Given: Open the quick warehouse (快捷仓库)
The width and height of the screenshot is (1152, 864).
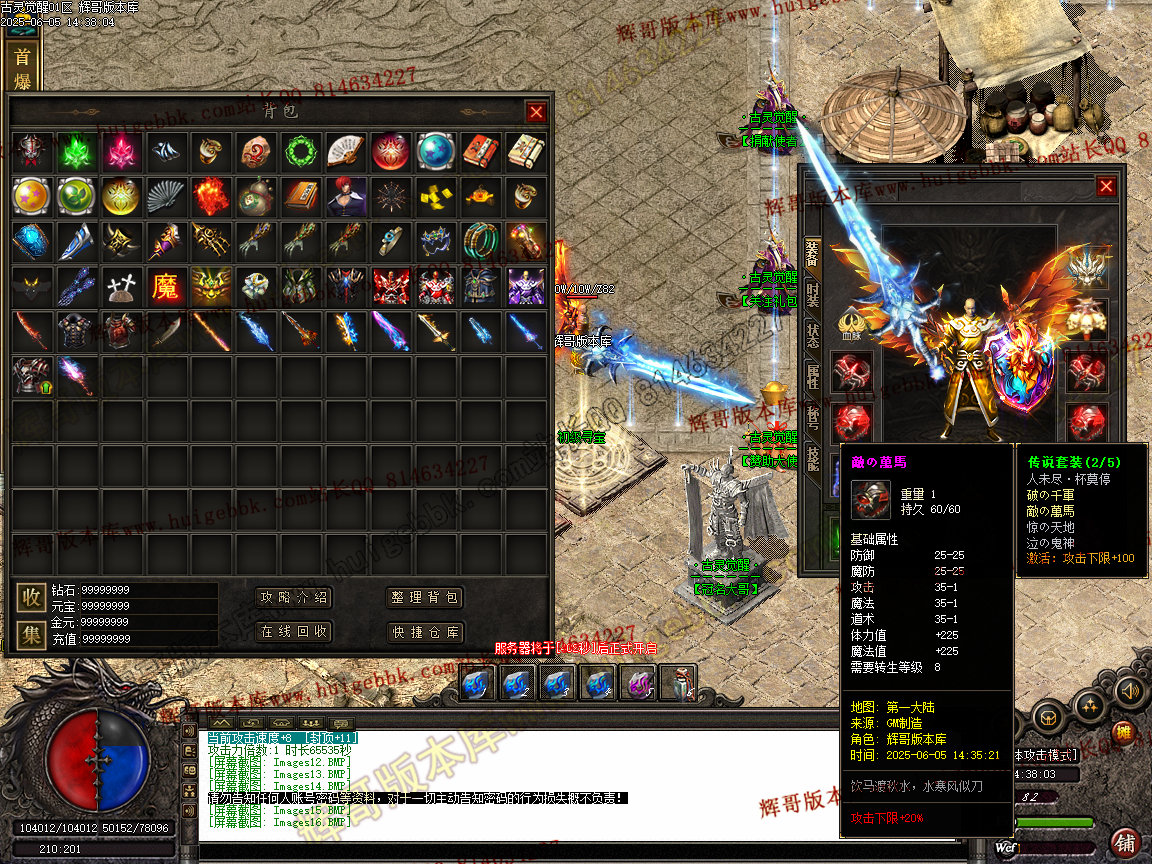Looking at the screenshot, I should pyautogui.click(x=425, y=632).
